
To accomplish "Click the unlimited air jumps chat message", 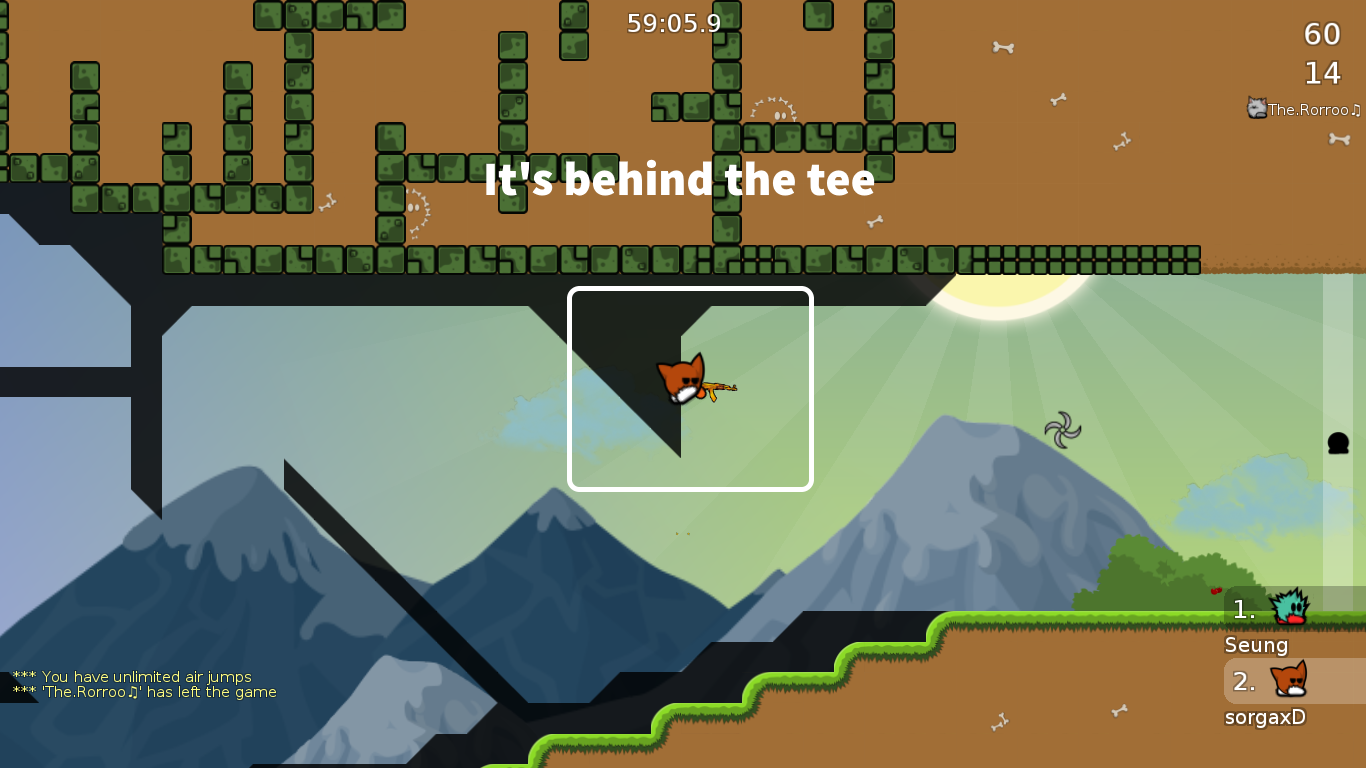I will (x=132, y=676).
